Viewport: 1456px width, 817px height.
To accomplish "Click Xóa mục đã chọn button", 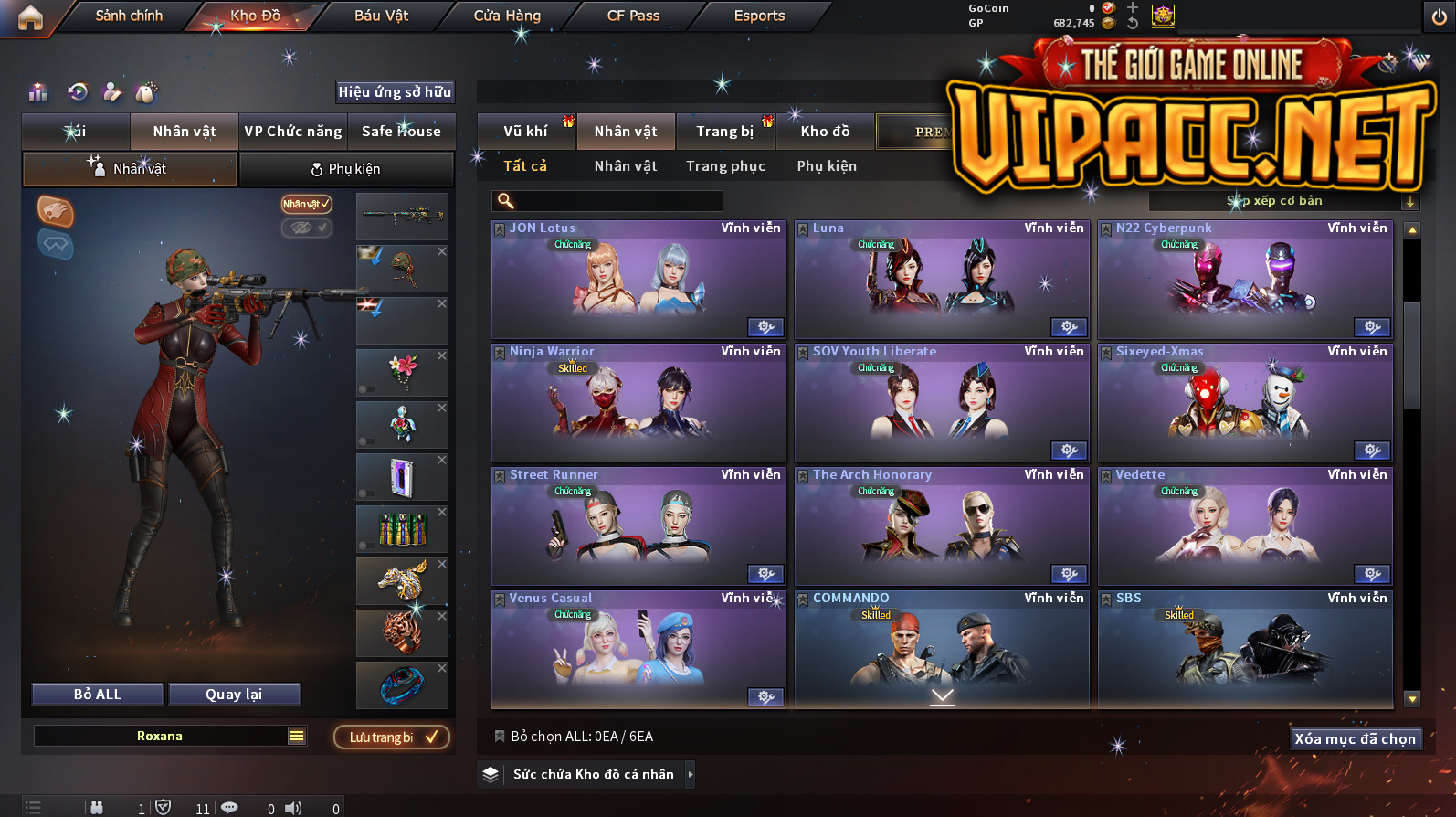I will coord(1355,739).
